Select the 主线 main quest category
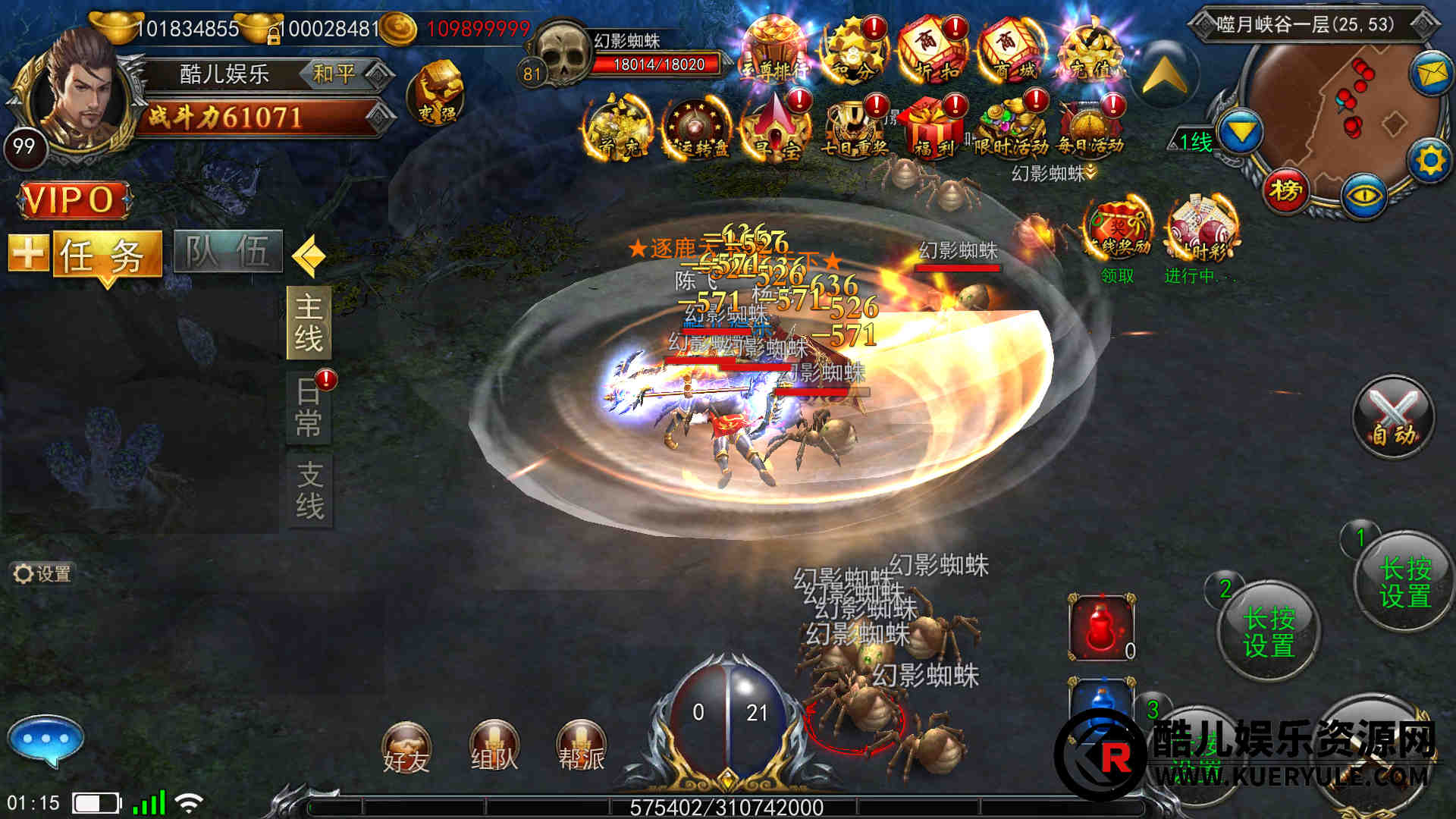 [x=309, y=322]
